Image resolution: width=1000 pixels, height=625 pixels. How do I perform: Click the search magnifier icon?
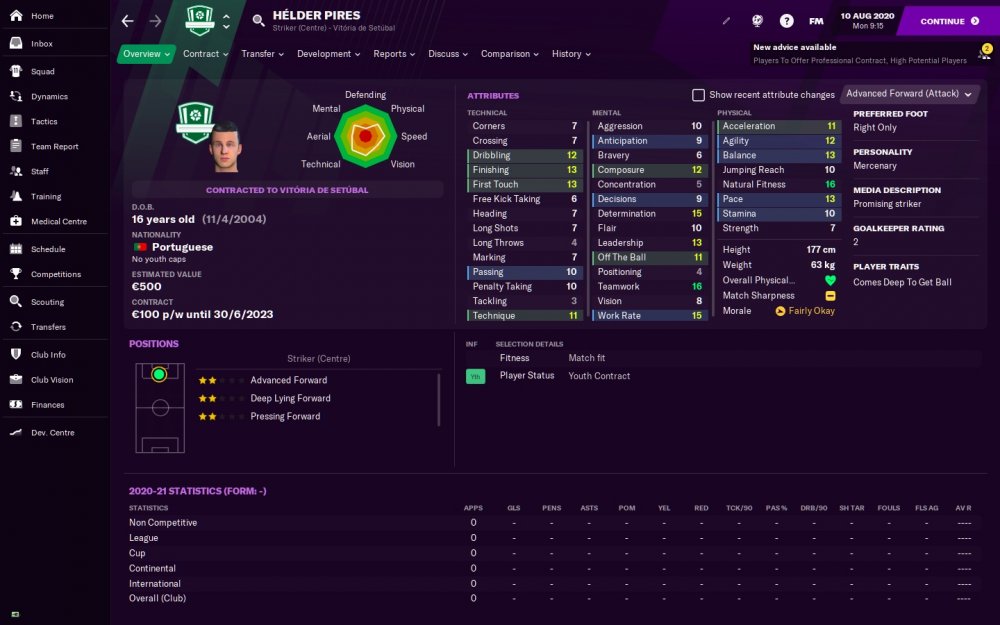(259, 20)
